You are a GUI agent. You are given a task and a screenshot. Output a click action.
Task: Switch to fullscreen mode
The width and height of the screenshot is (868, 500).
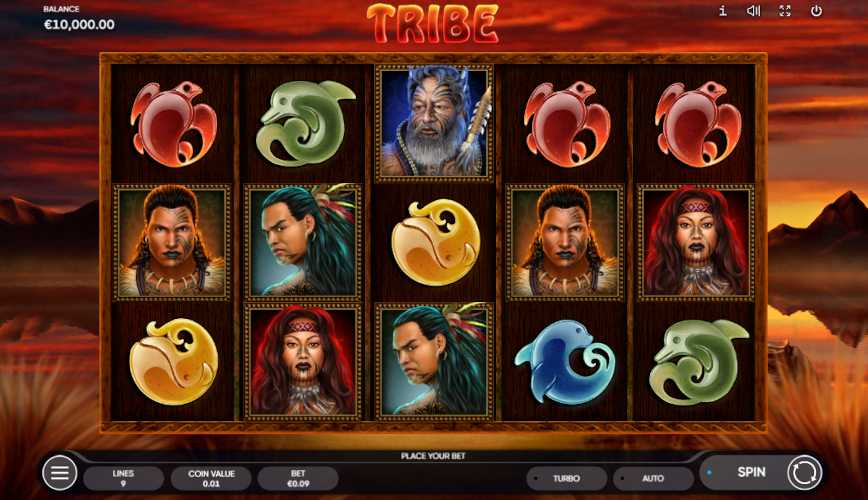click(x=785, y=11)
